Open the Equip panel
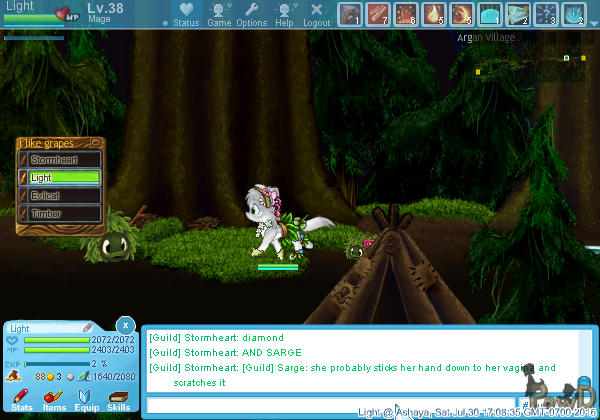This screenshot has width=600, height=420. click(86, 401)
